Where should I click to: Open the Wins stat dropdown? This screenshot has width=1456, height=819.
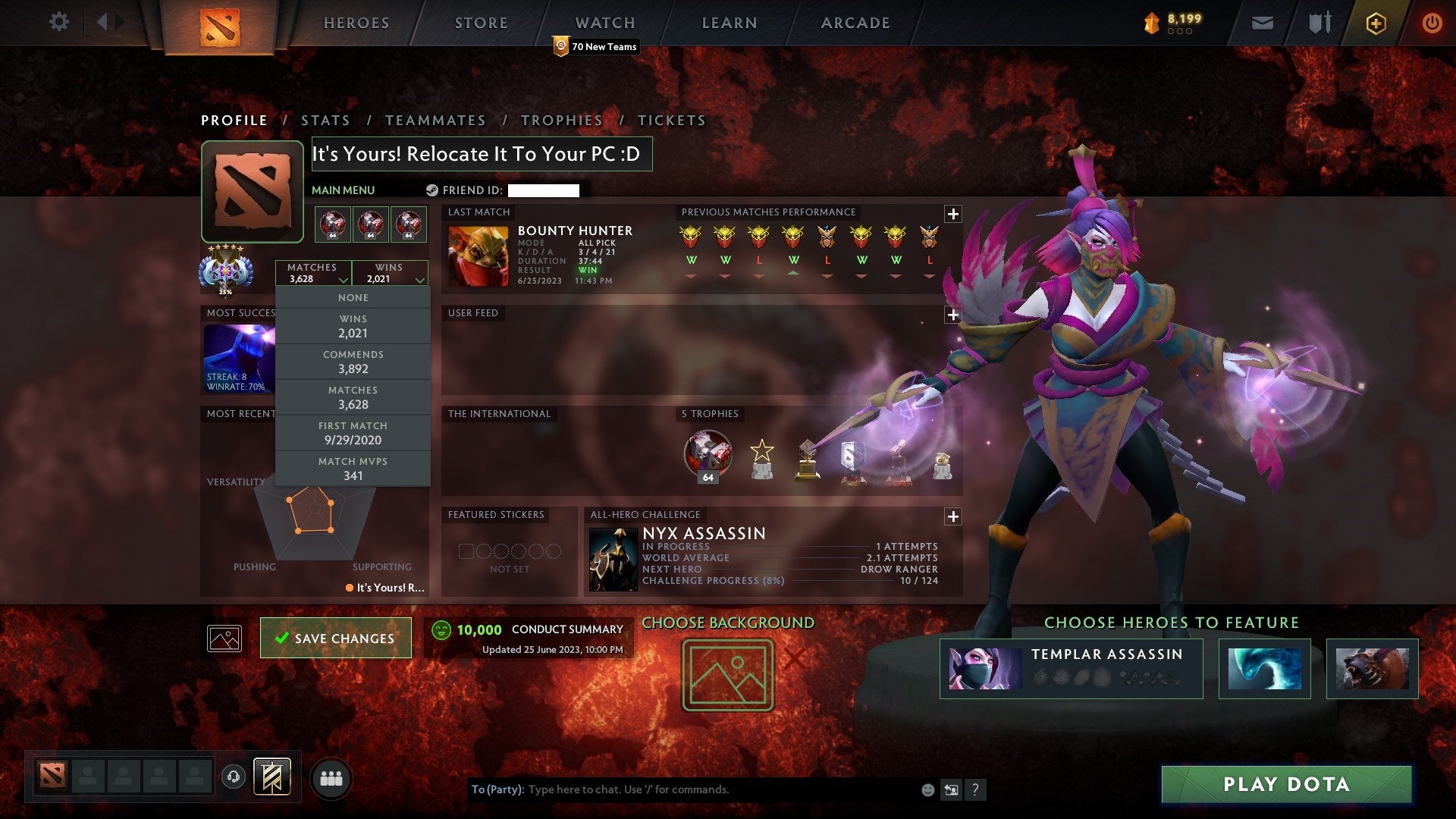[391, 273]
